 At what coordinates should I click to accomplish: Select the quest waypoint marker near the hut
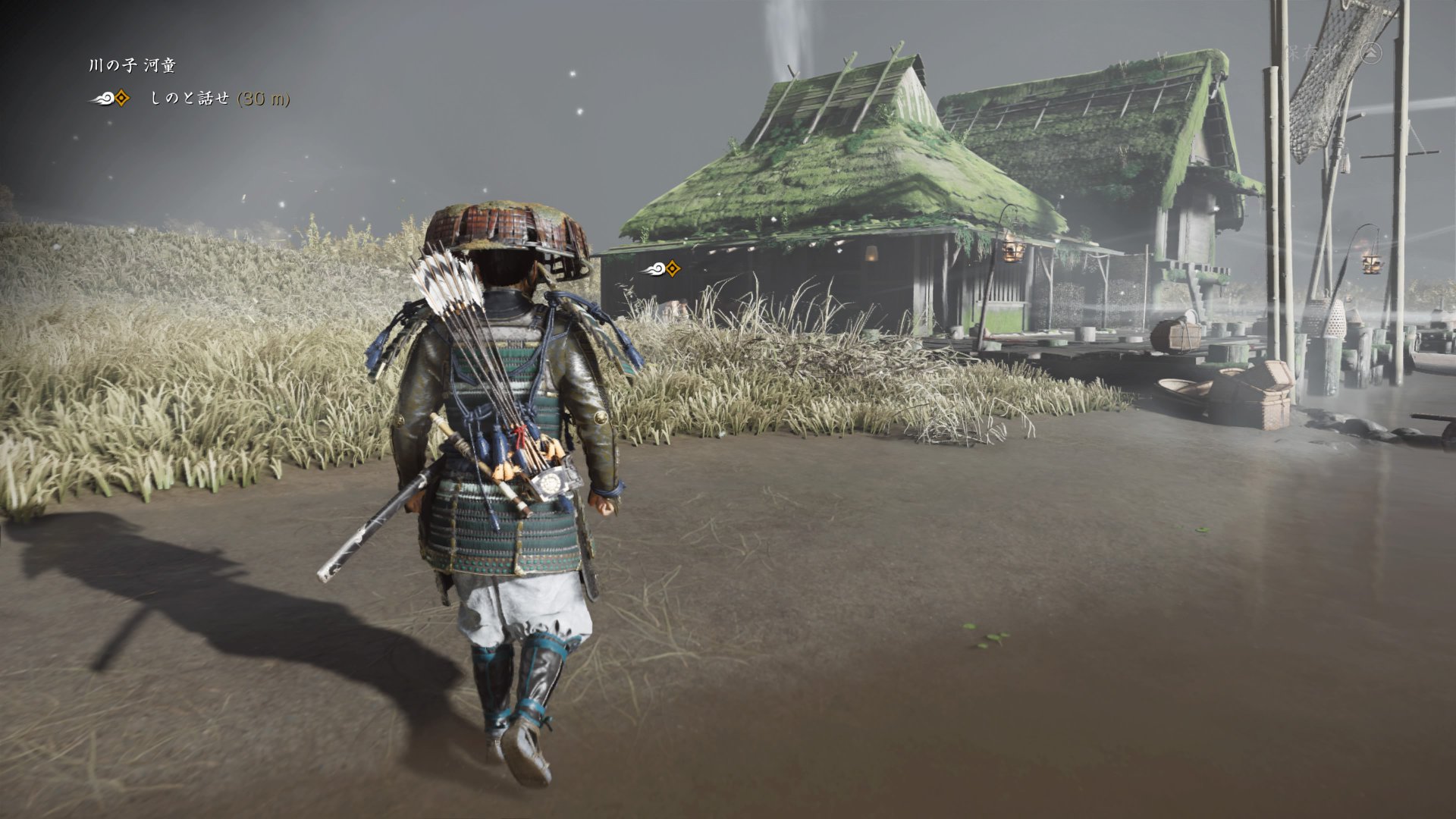[661, 268]
